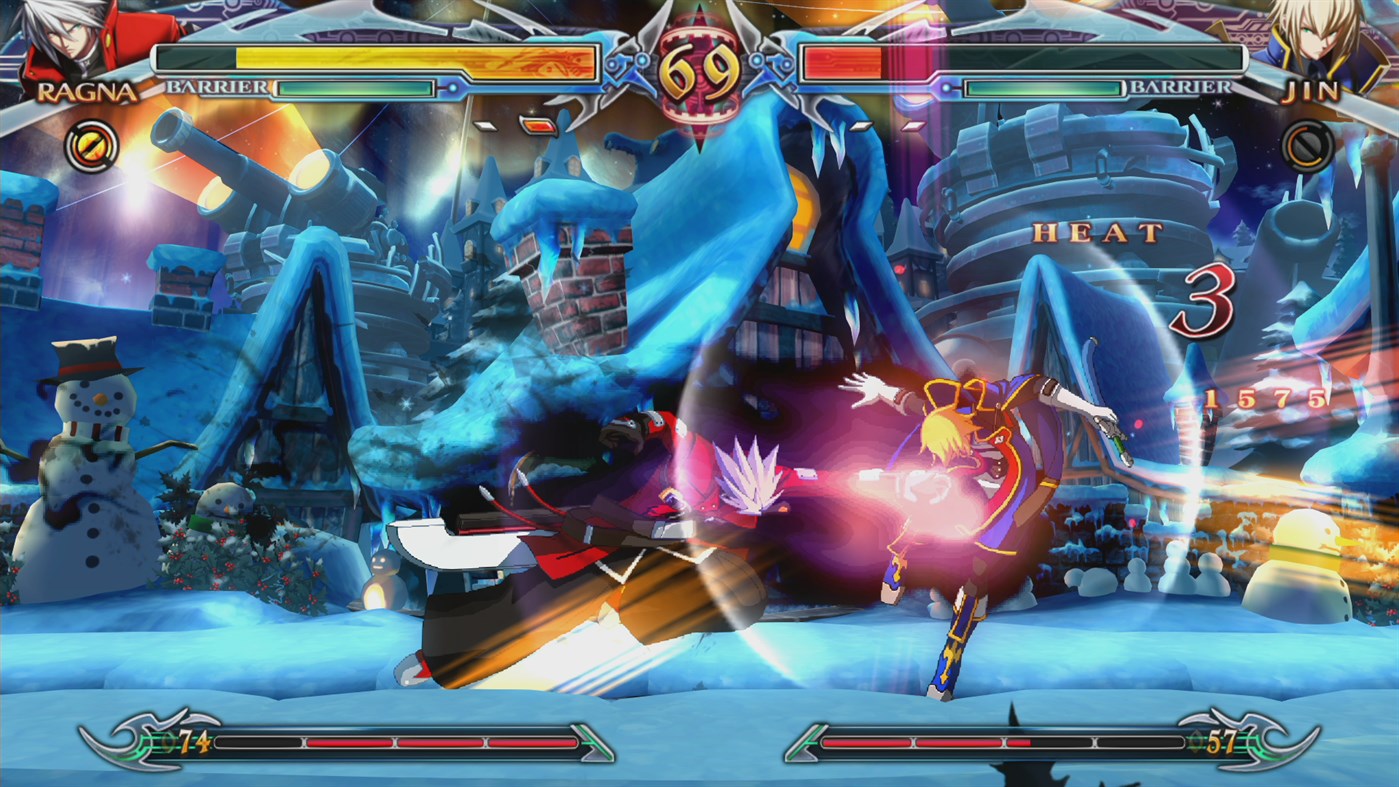1399x787 pixels.
Task: Click the ornate emblem centered above the timer
Action: pyautogui.click(x=700, y=20)
